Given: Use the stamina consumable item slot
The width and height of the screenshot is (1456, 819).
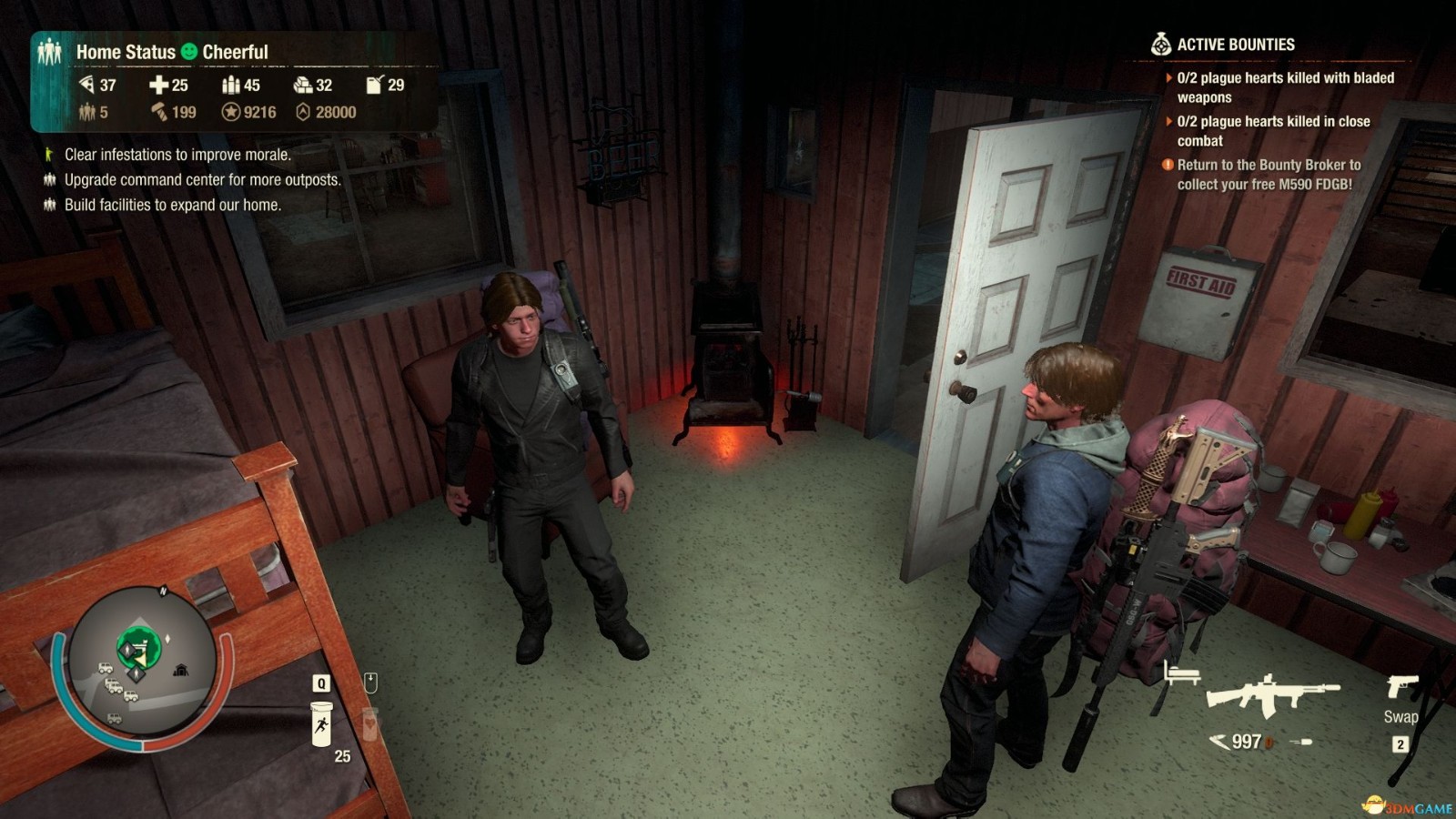Looking at the screenshot, I should (321, 724).
